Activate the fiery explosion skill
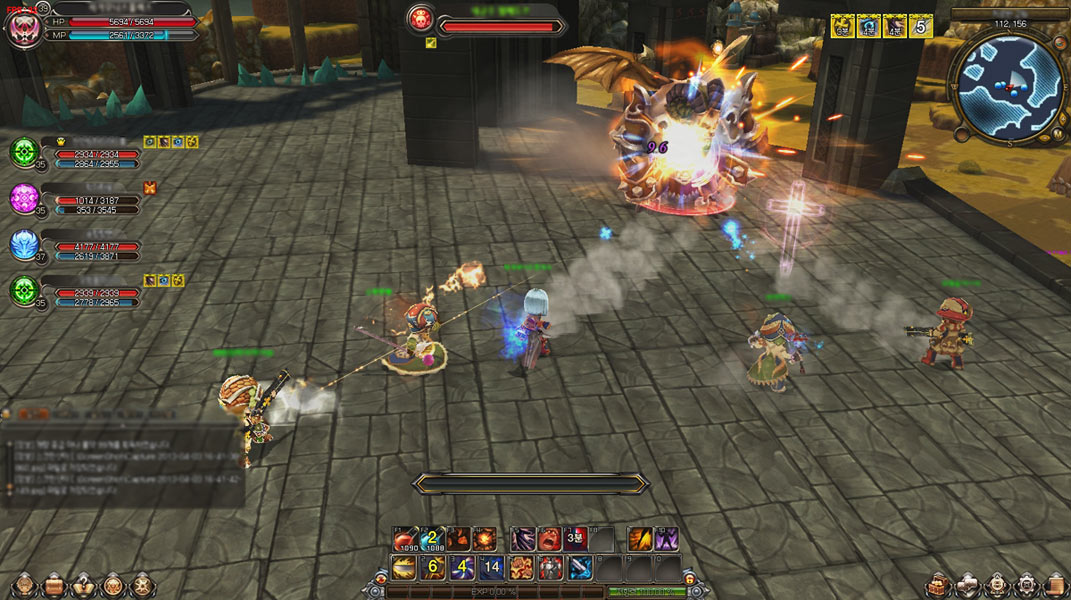The height and width of the screenshot is (600, 1071). click(485, 540)
